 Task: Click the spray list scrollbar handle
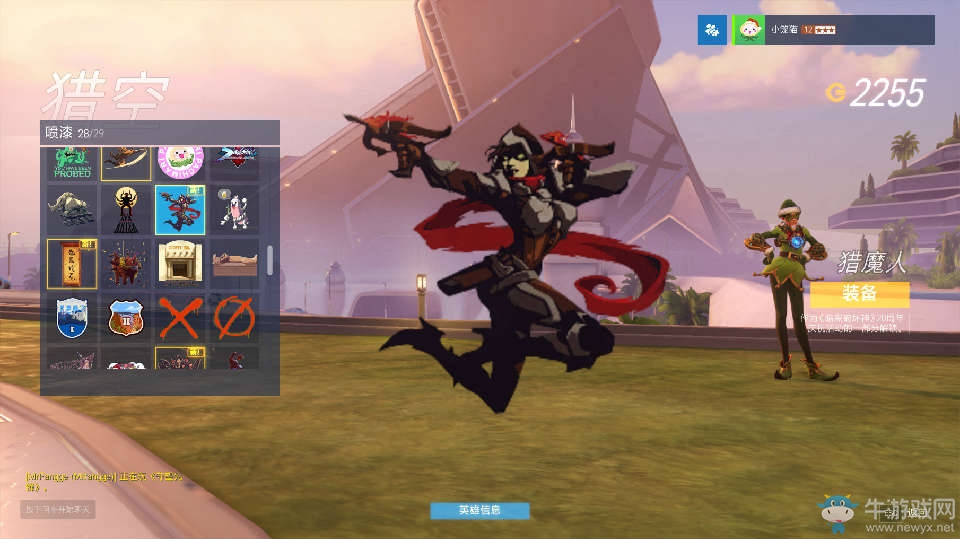269,259
